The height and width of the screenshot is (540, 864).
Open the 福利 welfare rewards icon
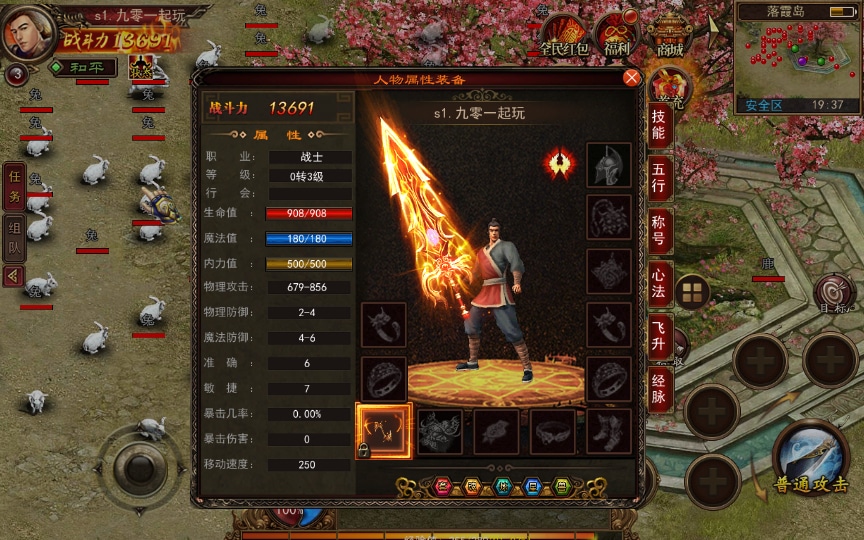617,34
